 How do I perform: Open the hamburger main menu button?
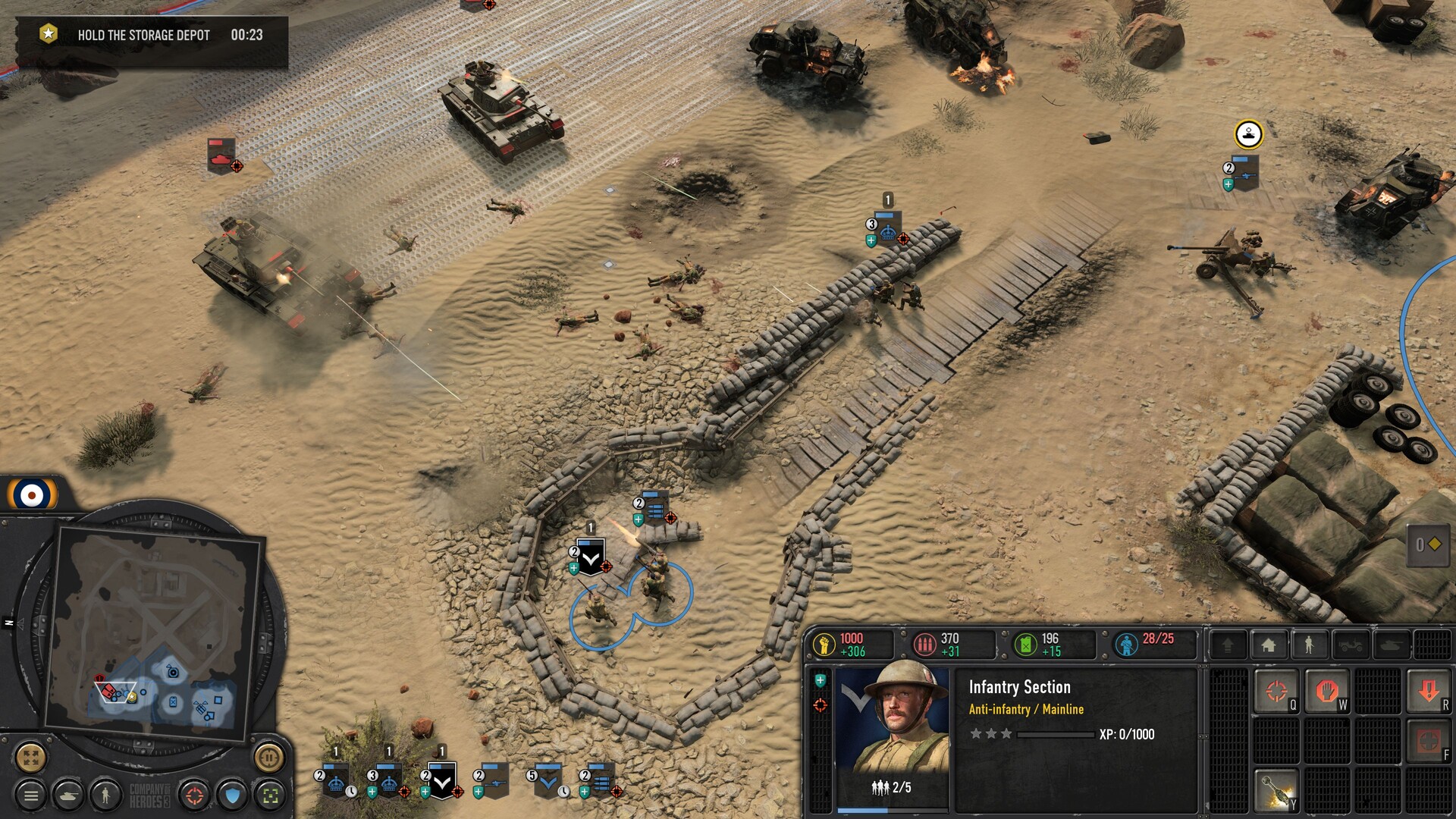pos(31,795)
